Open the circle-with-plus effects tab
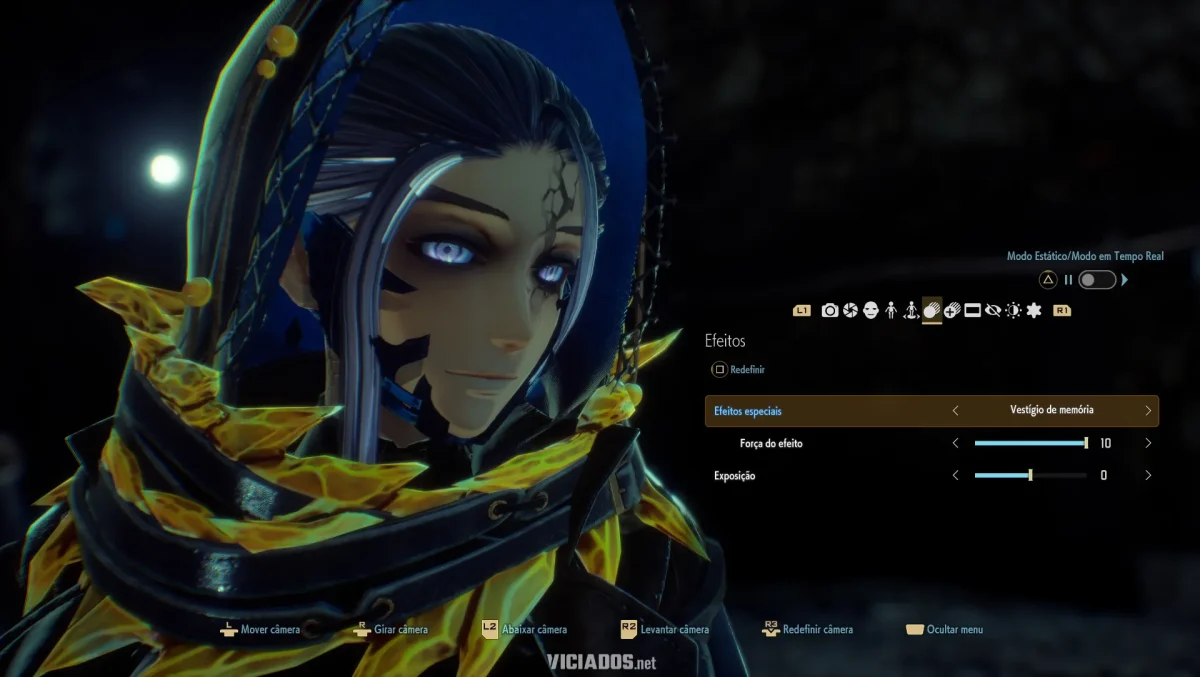 pyautogui.click(x=952, y=311)
